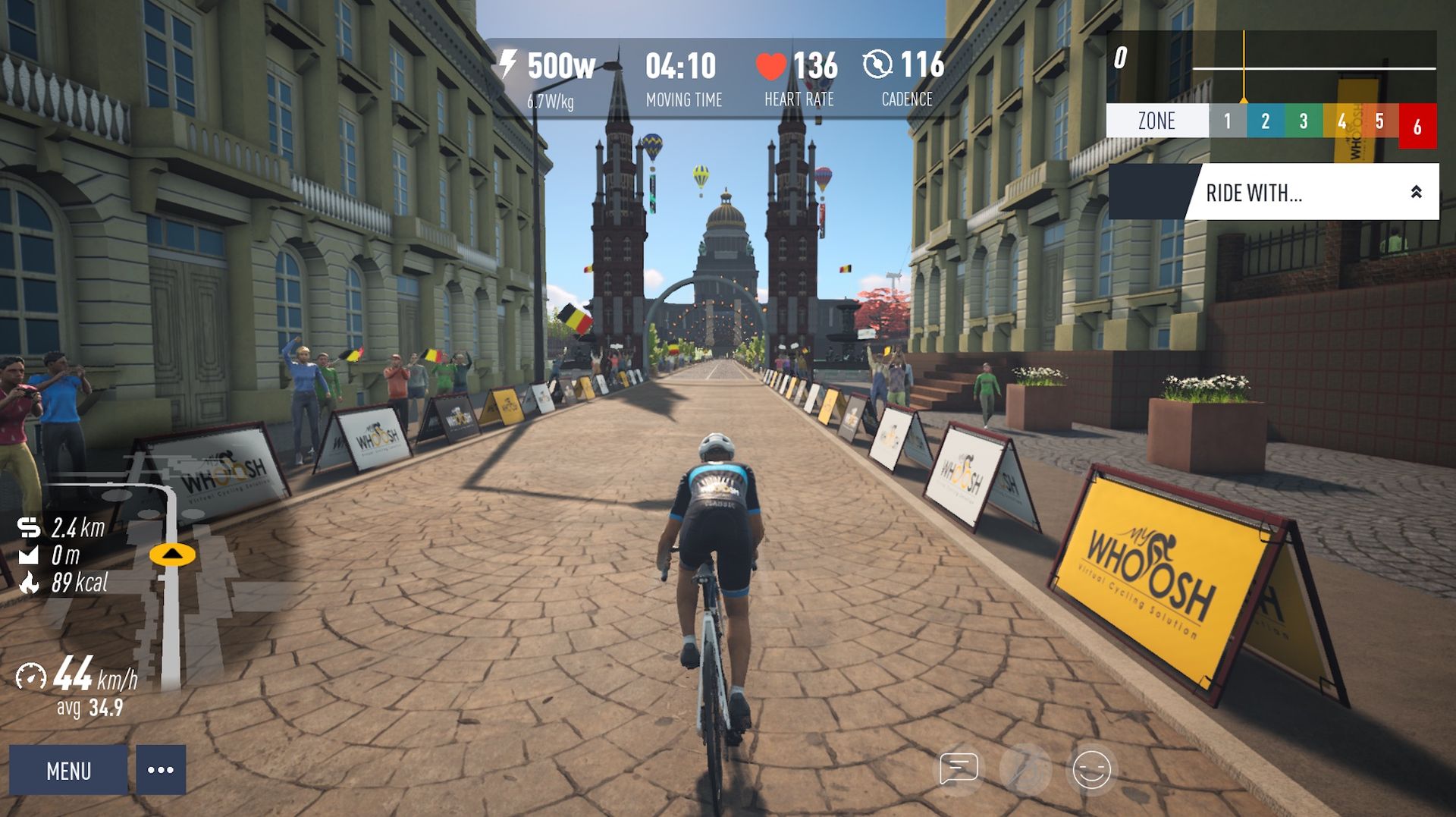
Task: Open the MENU
Action: click(69, 771)
